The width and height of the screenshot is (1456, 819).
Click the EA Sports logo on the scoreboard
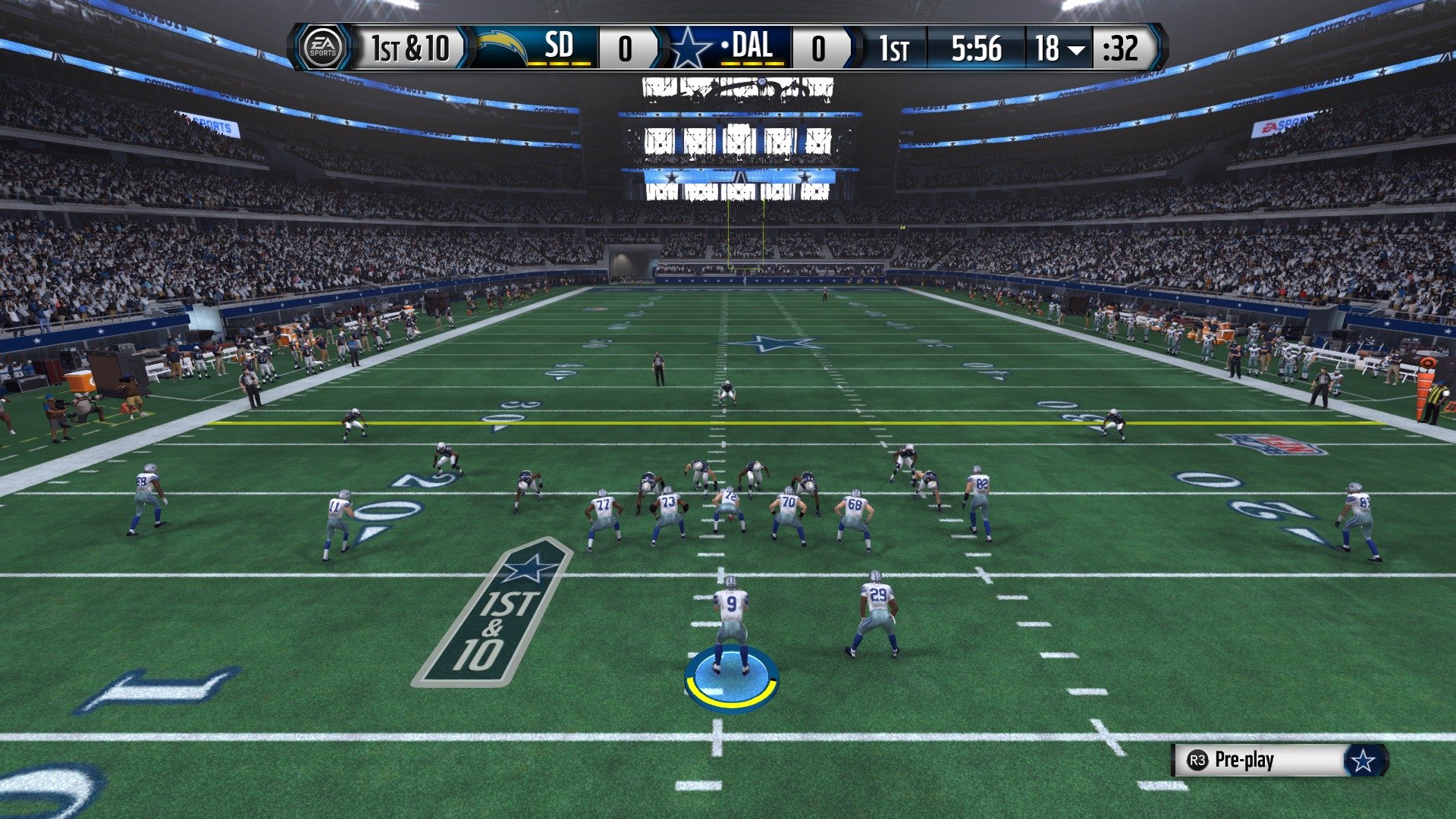point(324,48)
